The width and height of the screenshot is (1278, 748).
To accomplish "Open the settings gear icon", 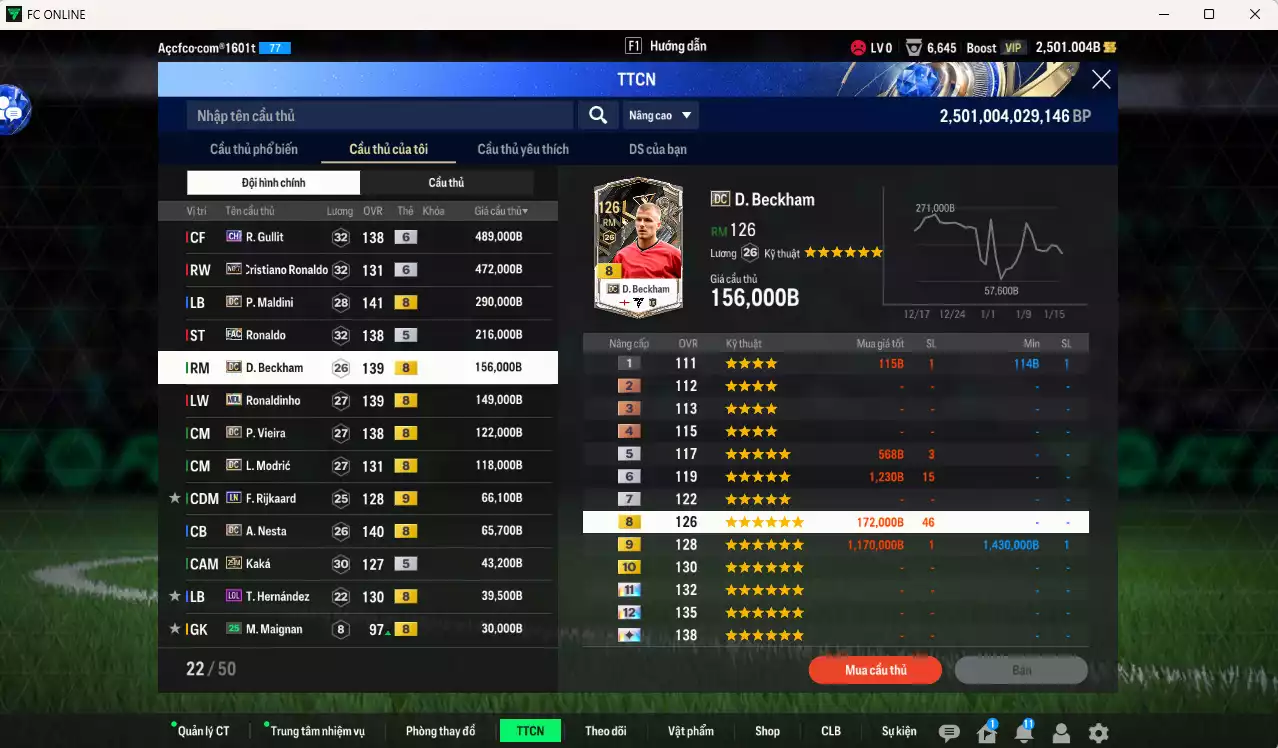I will pos(1098,733).
